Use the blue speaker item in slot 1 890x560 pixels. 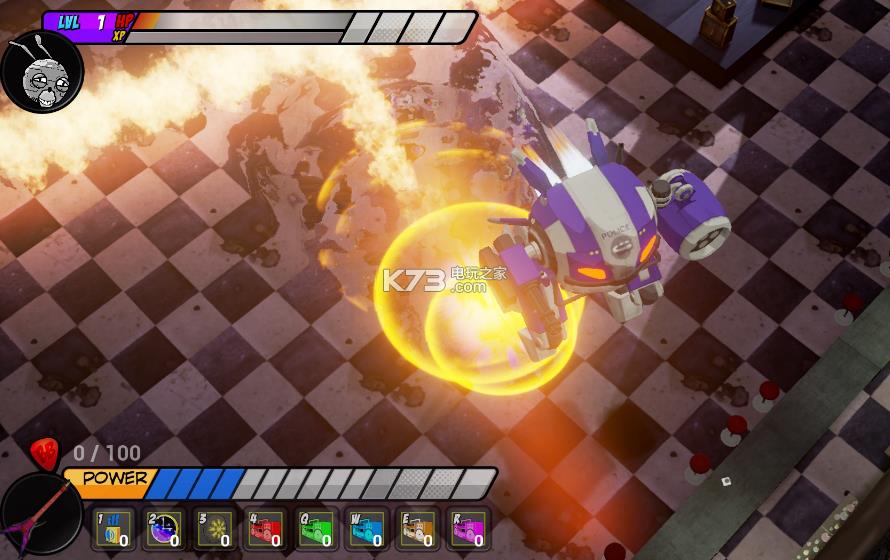[x=111, y=529]
